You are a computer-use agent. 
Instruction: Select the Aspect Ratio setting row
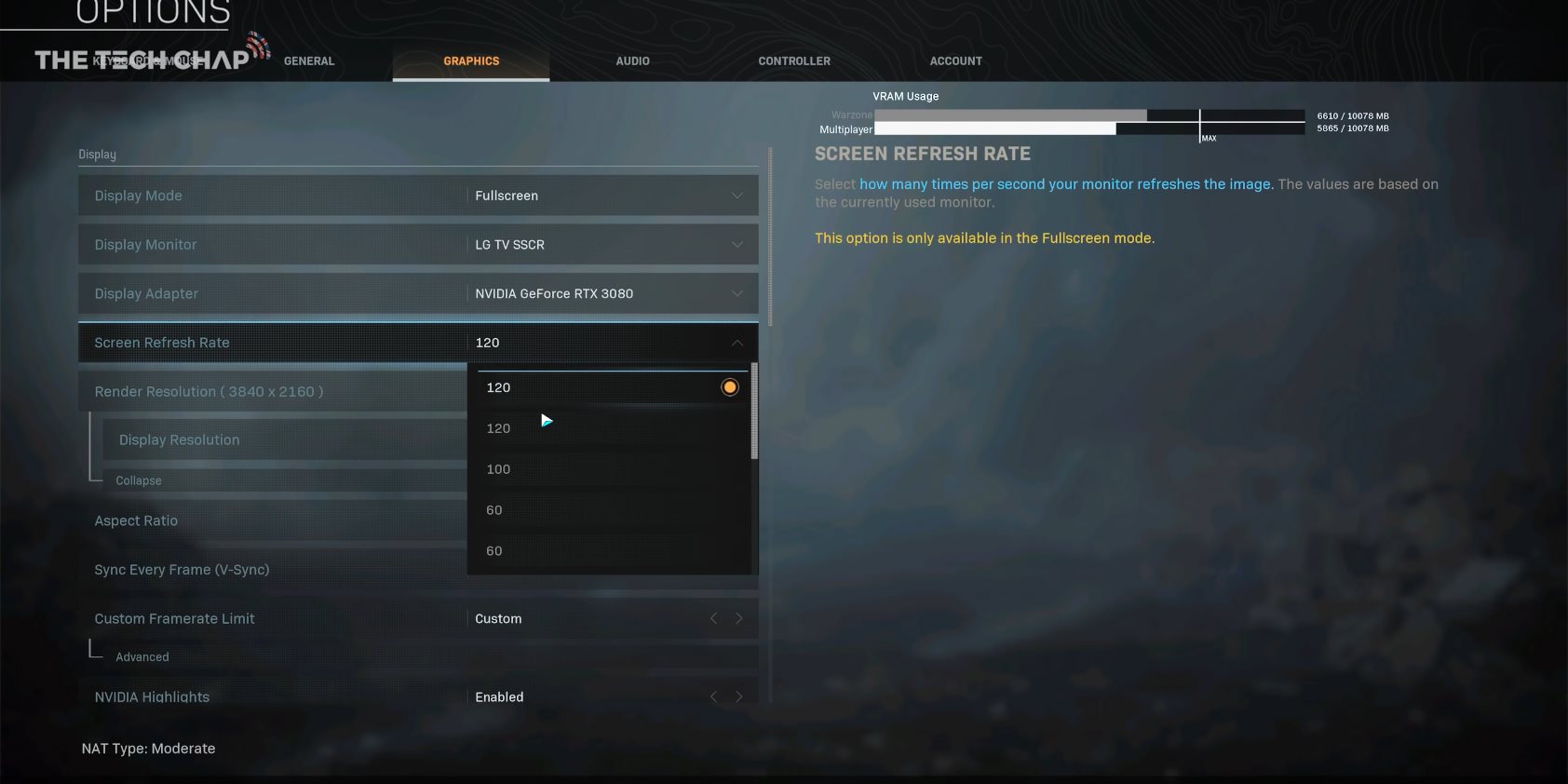coord(270,520)
